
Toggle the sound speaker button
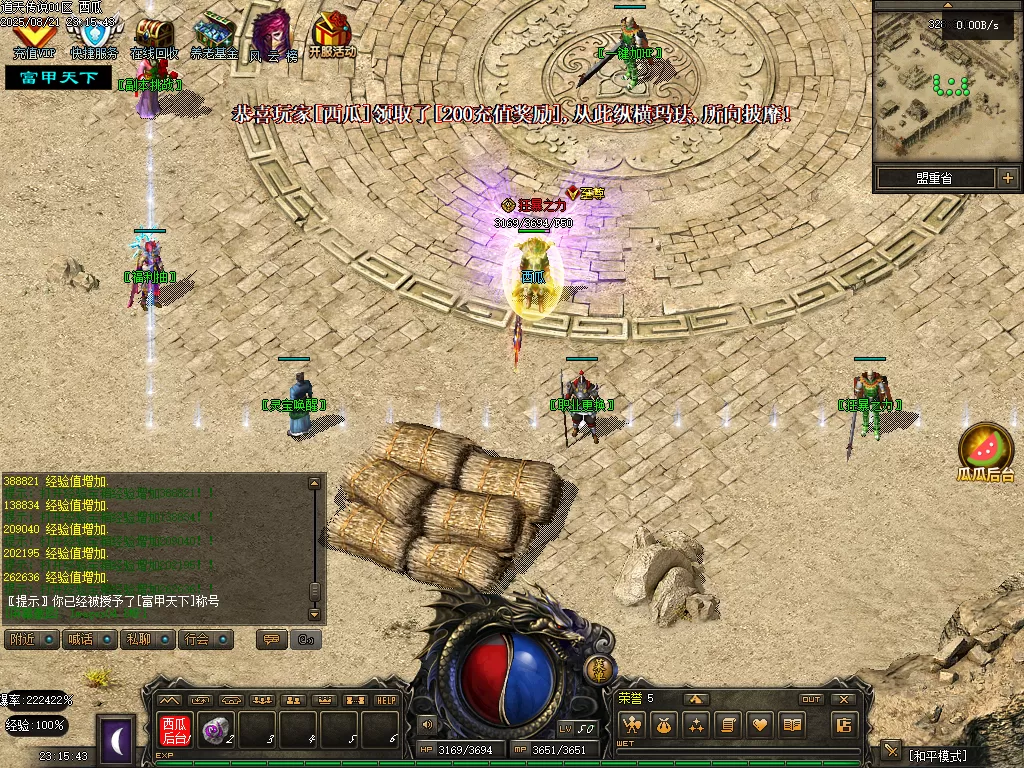pyautogui.click(x=427, y=724)
